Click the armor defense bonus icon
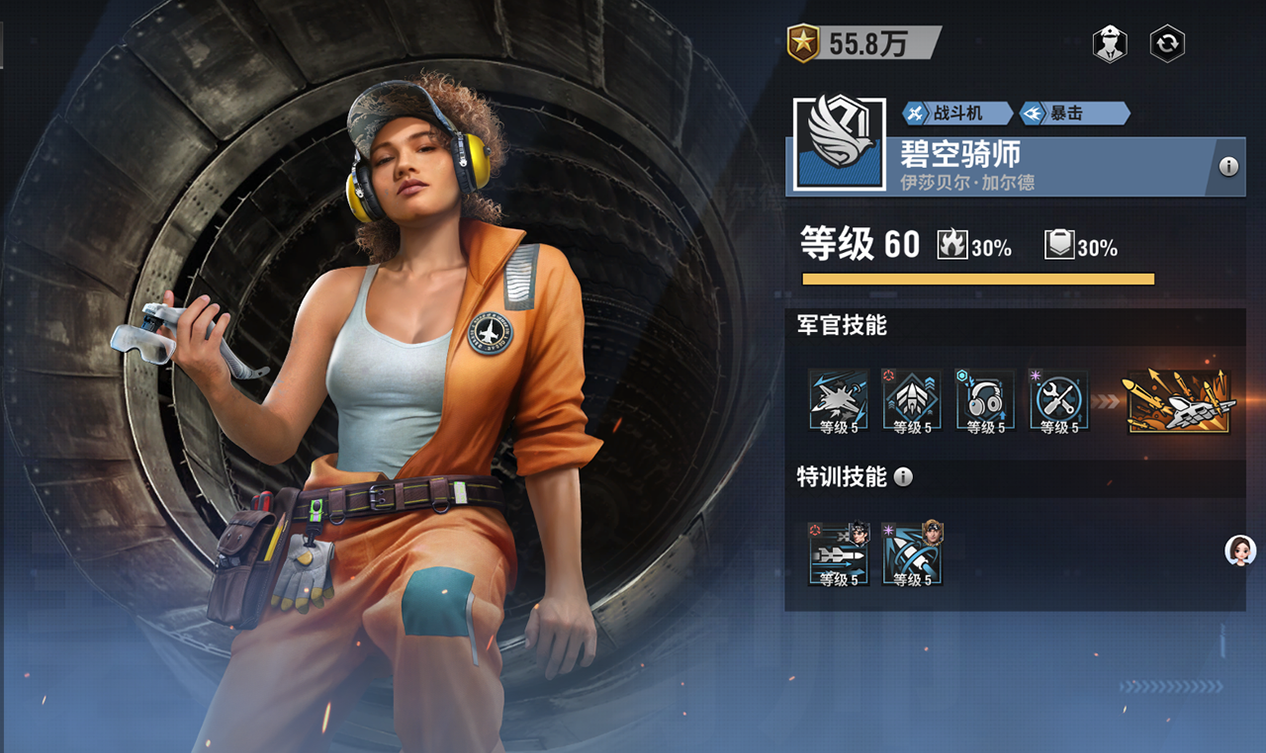 pos(1059,244)
